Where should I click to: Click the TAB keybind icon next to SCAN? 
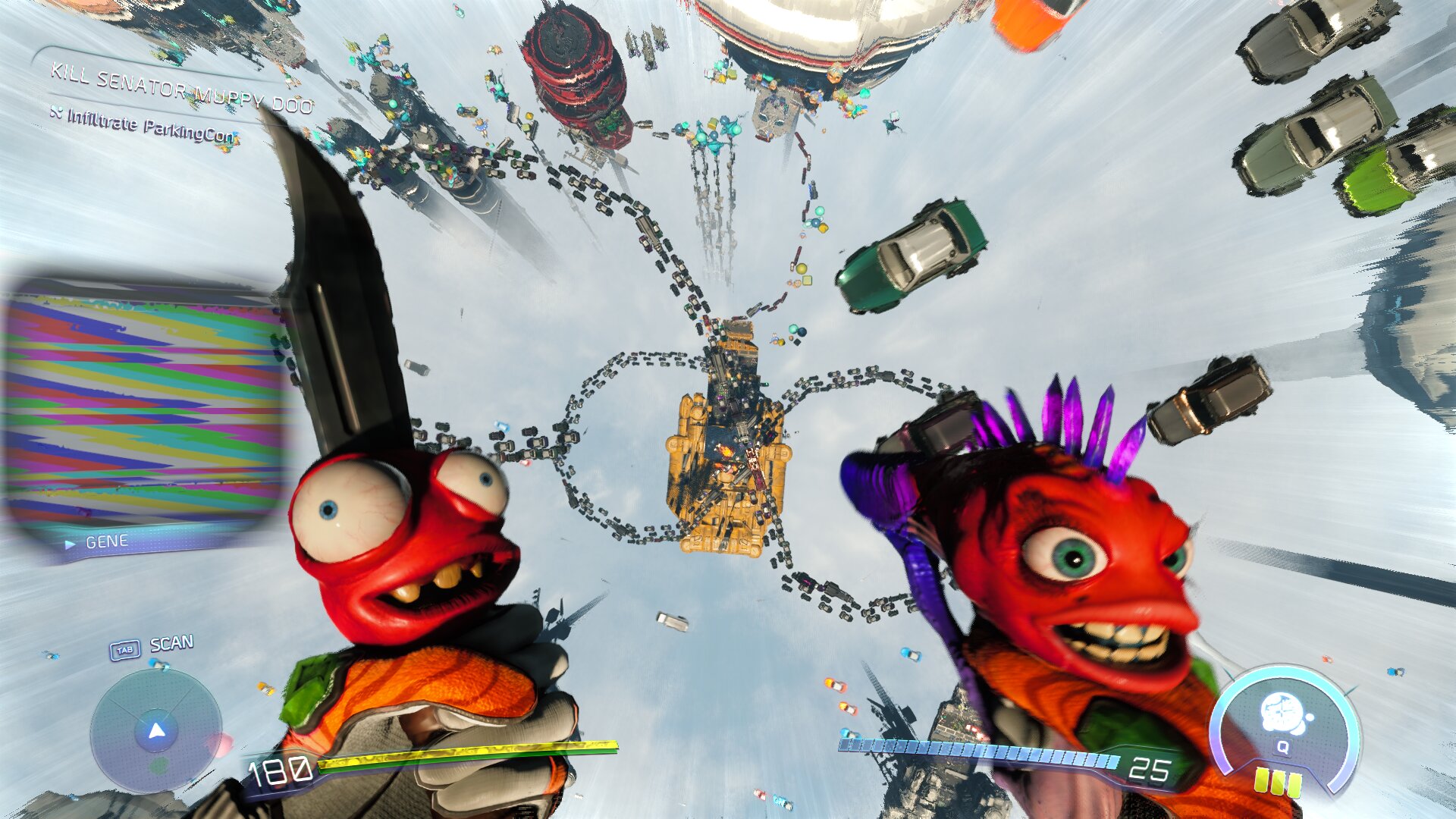pos(126,649)
